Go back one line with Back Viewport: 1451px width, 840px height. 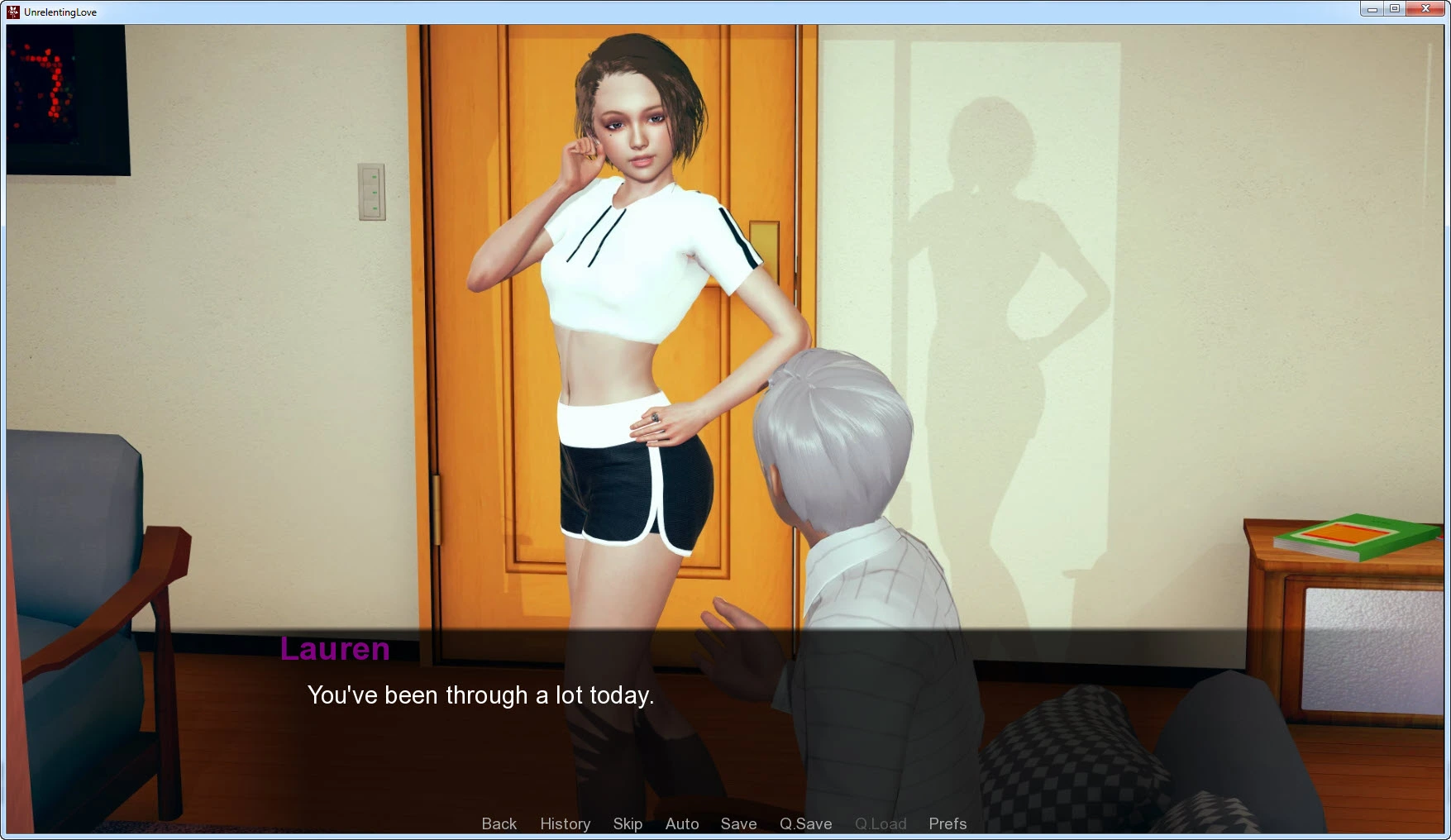click(x=499, y=823)
